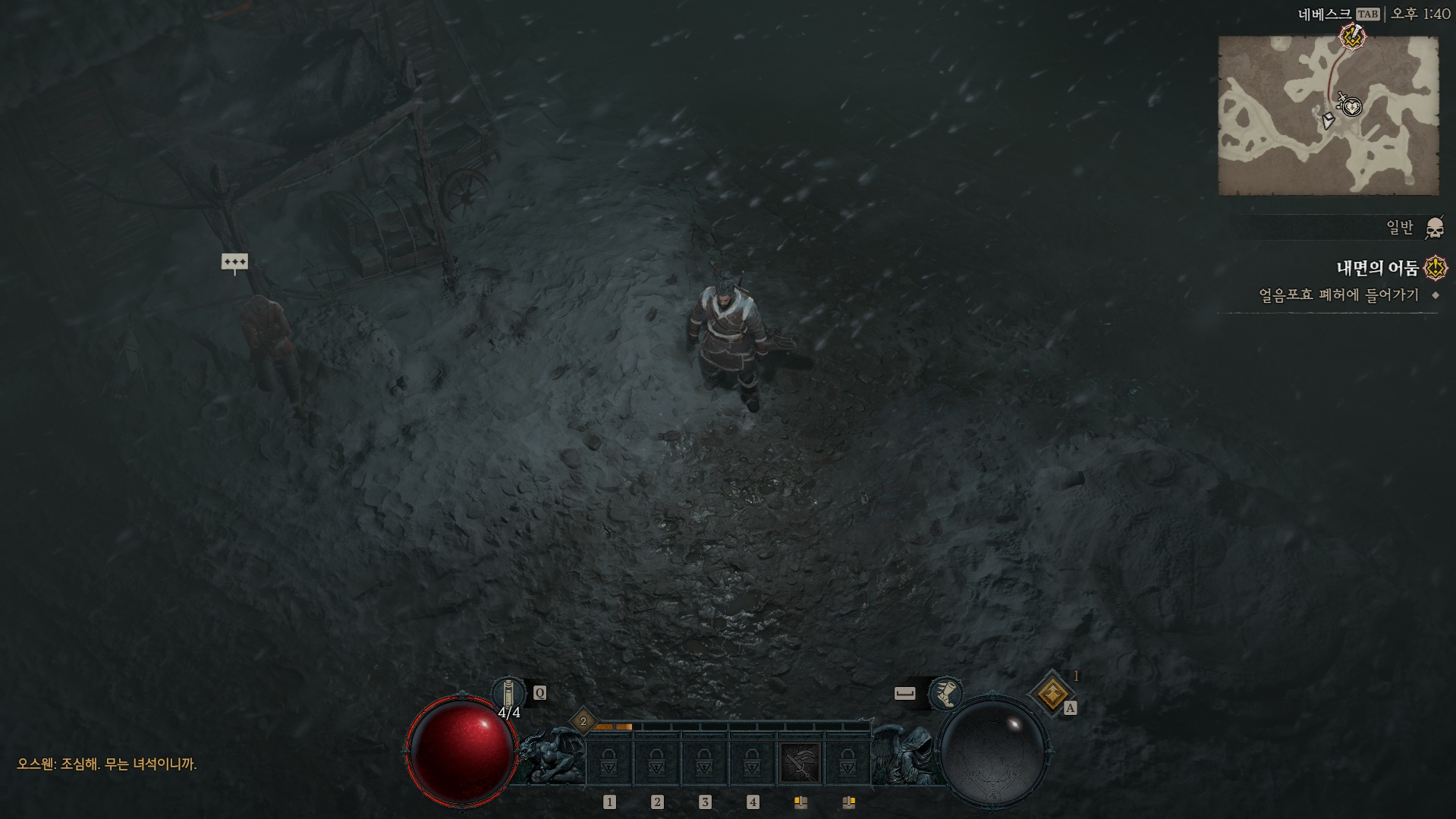Select the sword slash skill slot

(800, 762)
